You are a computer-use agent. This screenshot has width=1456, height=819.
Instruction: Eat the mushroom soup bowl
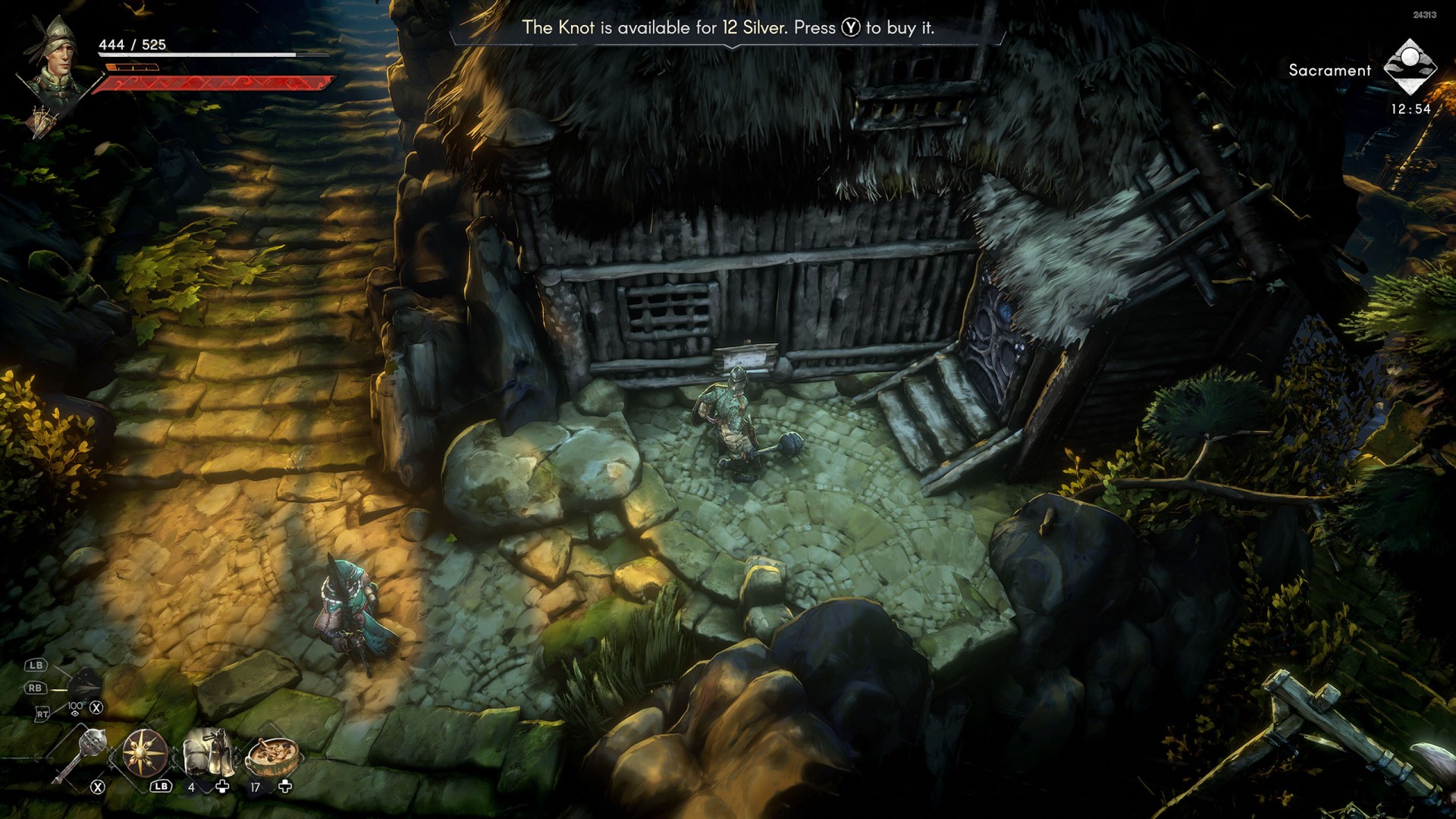tap(271, 753)
